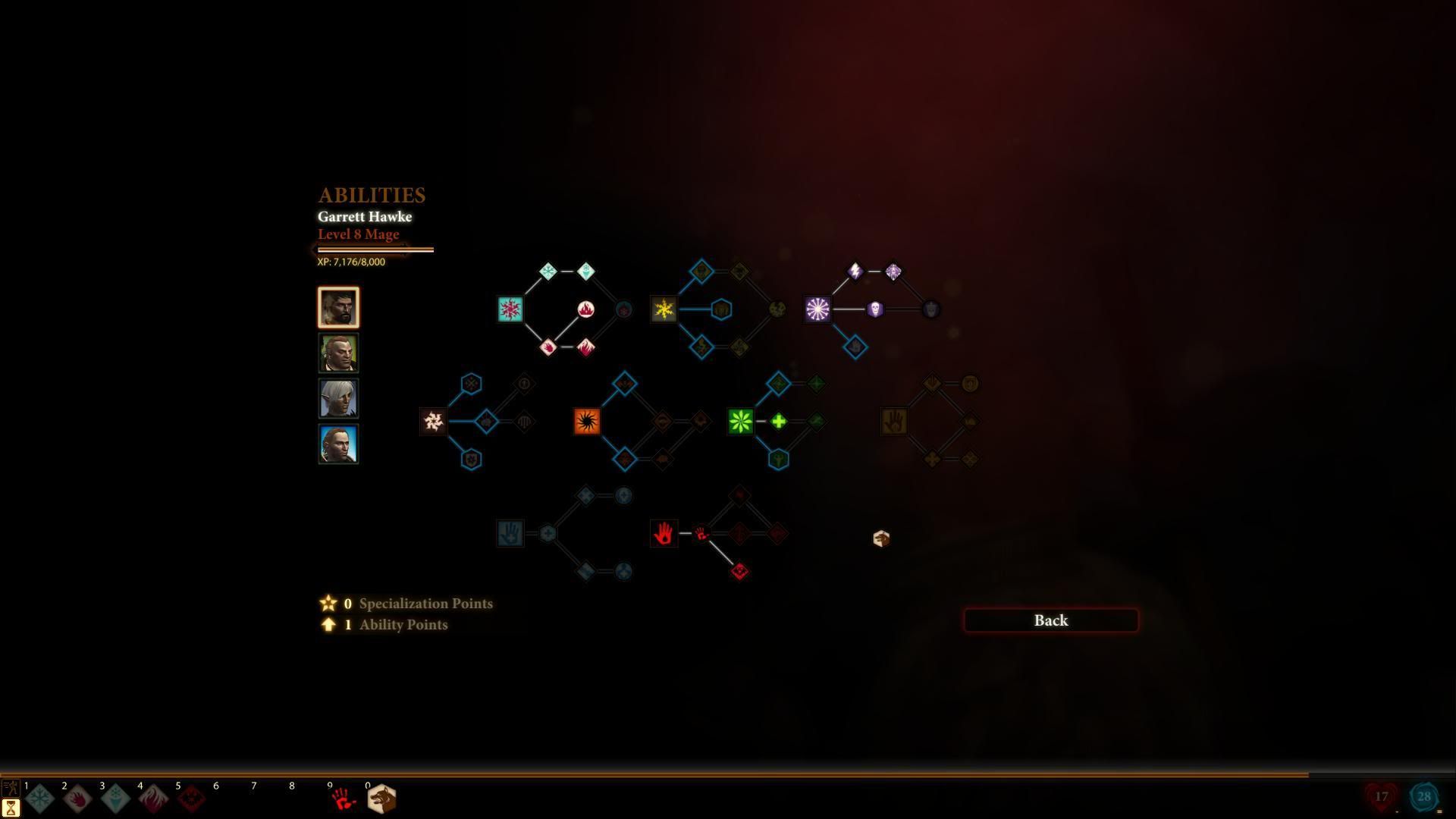
Task: Open the yellow lightning-star tree icon
Action: click(x=664, y=309)
